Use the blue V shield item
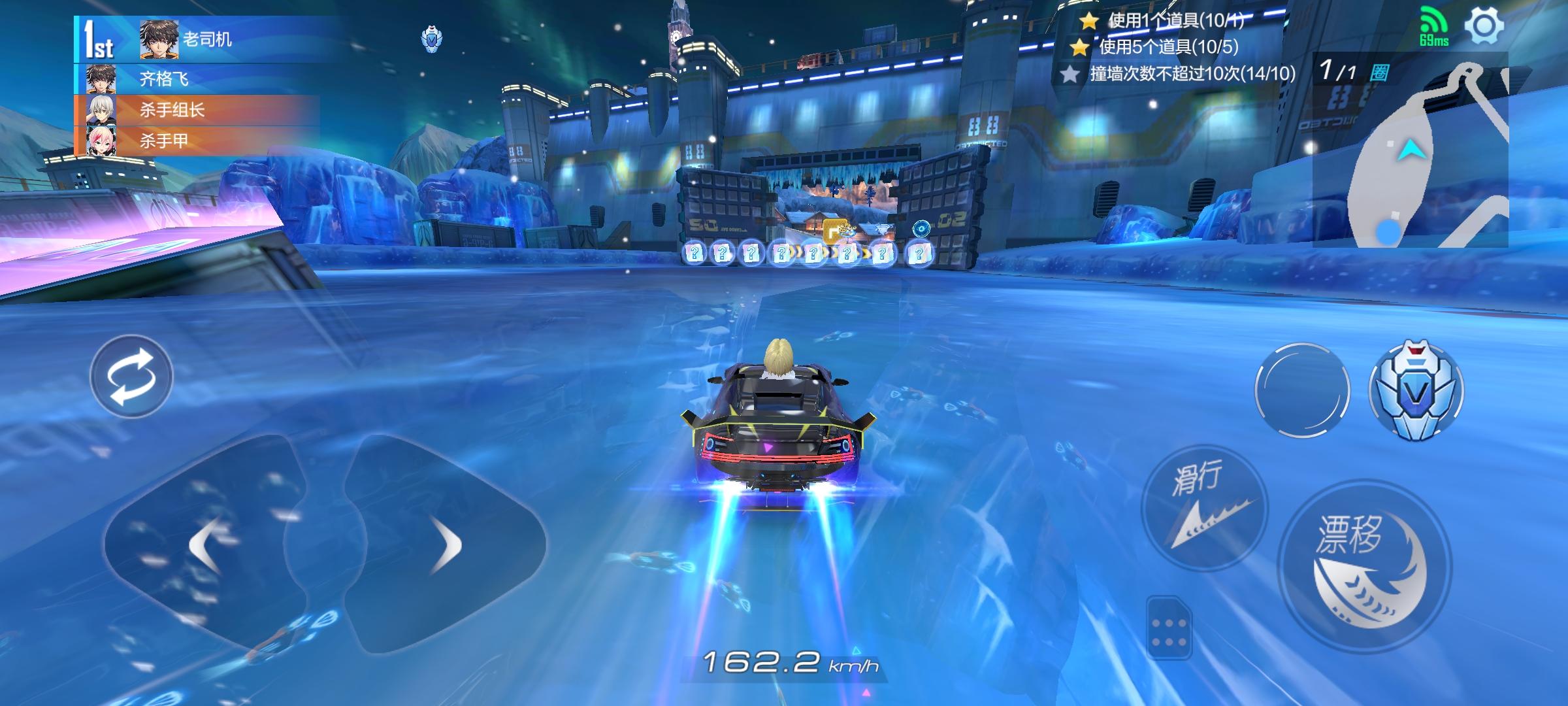This screenshot has height=706, width=1568. tap(1416, 391)
